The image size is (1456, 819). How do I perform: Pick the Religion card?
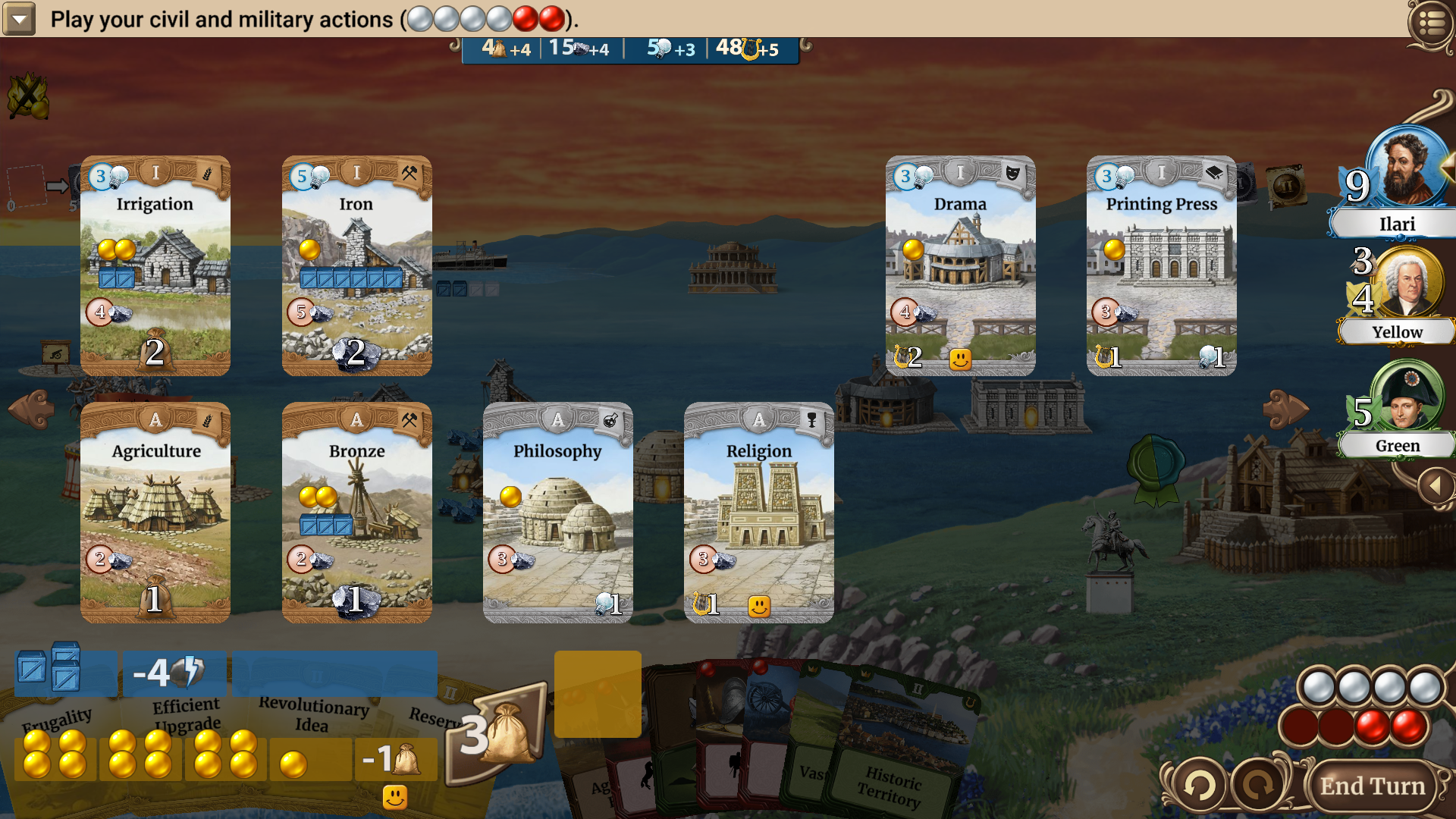click(x=758, y=512)
